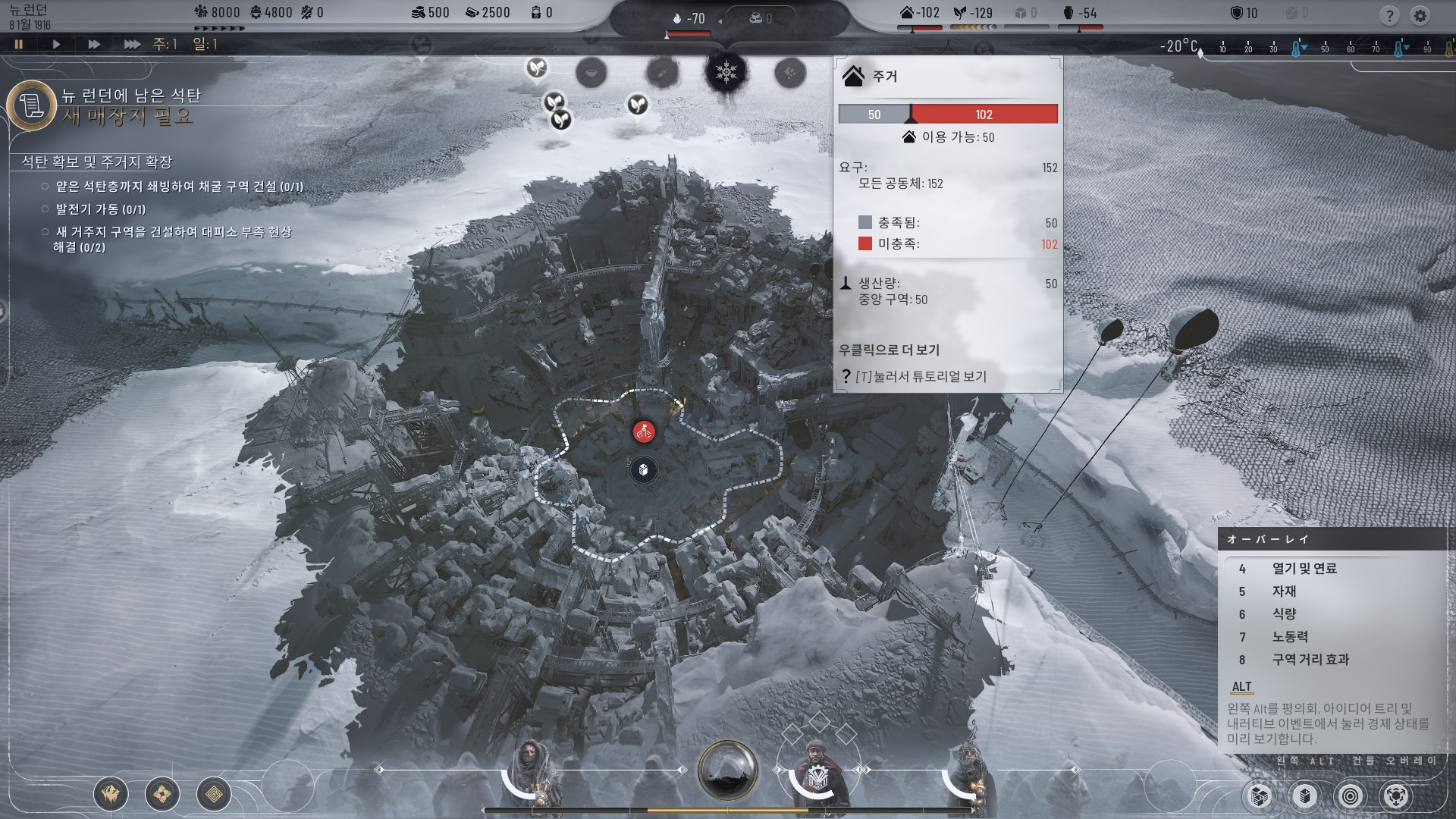Image resolution: width=1456 pixels, height=819 pixels.
Task: Click the bowl hunger status icon
Action: click(591, 73)
